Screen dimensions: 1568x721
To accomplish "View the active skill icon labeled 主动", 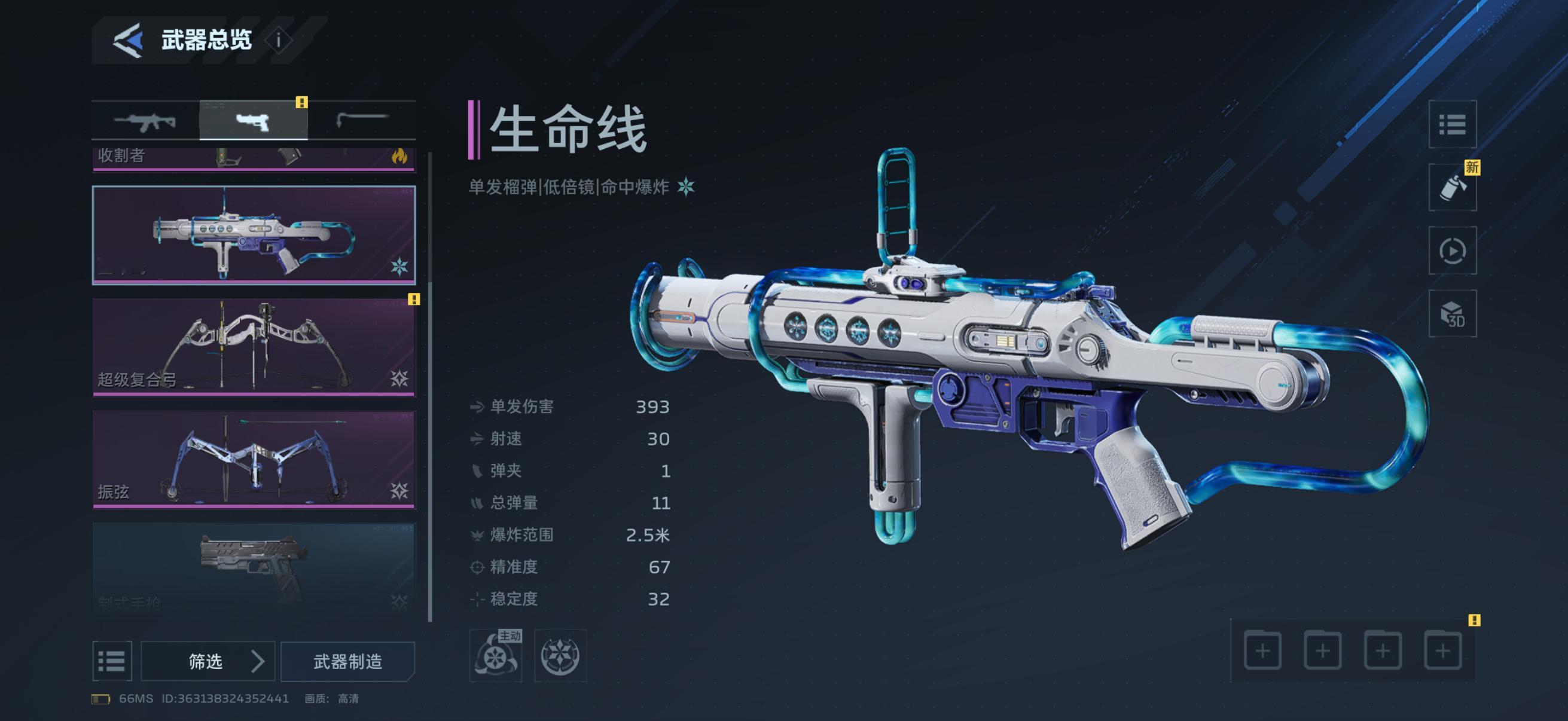I will pos(496,655).
